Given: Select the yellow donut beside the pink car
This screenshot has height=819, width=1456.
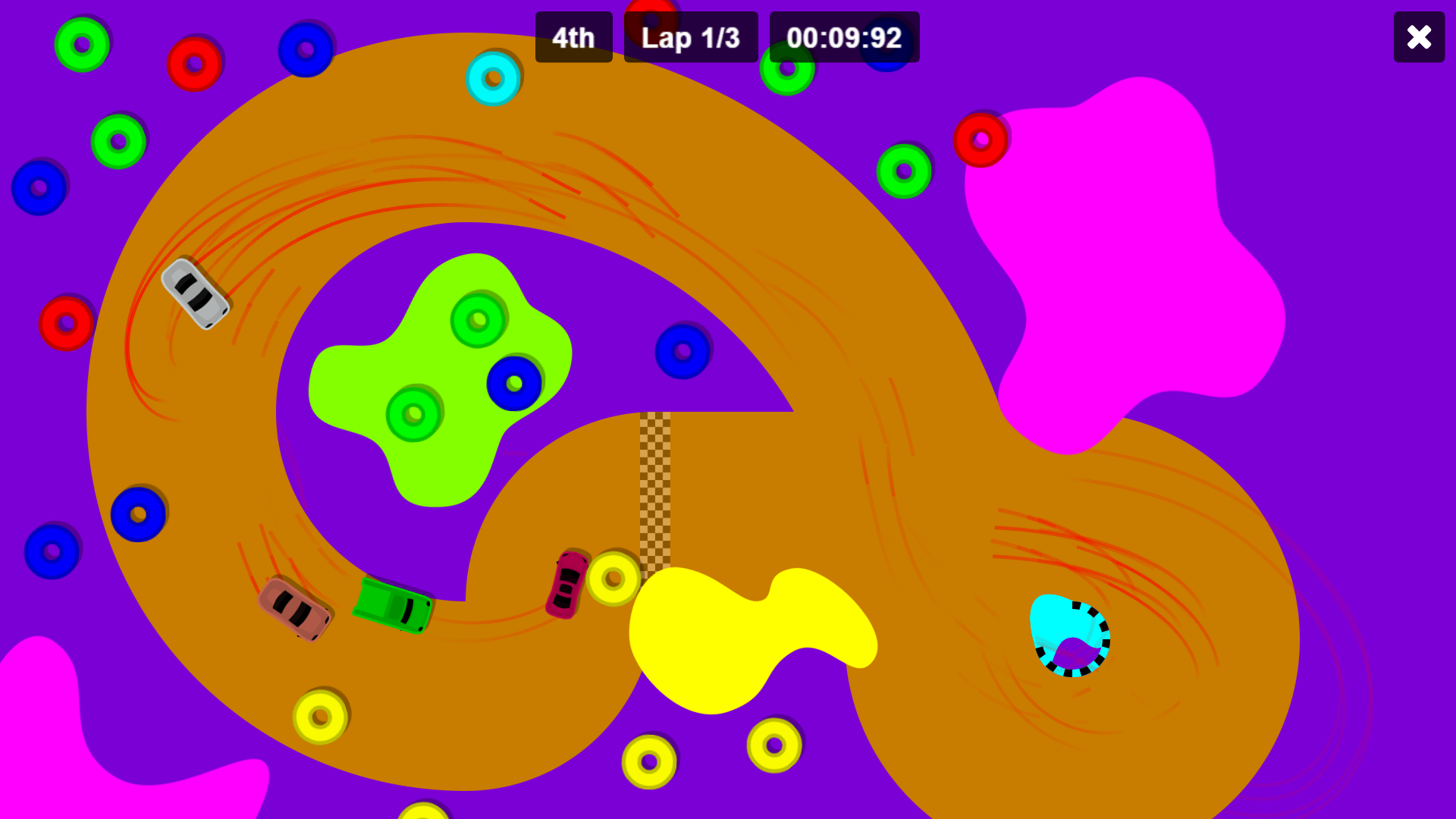Looking at the screenshot, I should tap(613, 580).
